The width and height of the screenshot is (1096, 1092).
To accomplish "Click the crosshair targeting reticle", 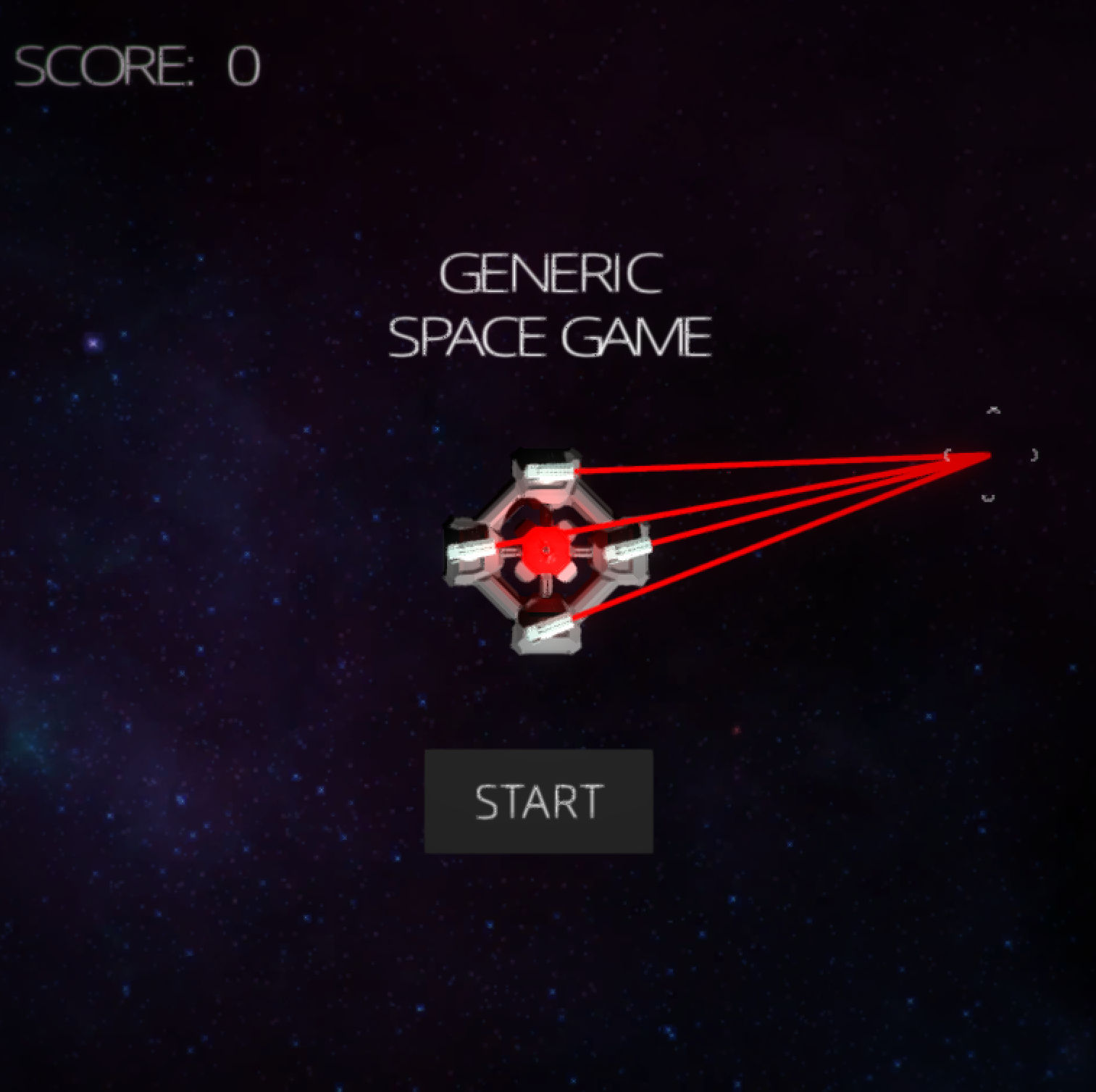I will (992, 455).
